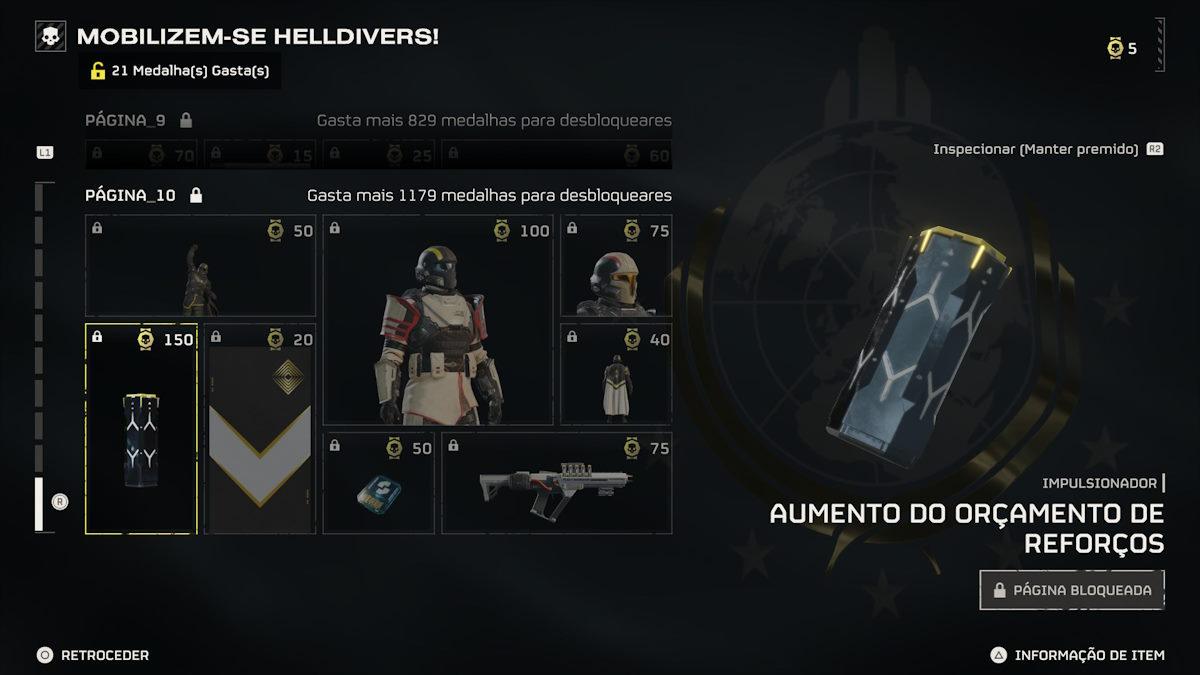Click the highlighted page indicator in the sidebar

39,503
